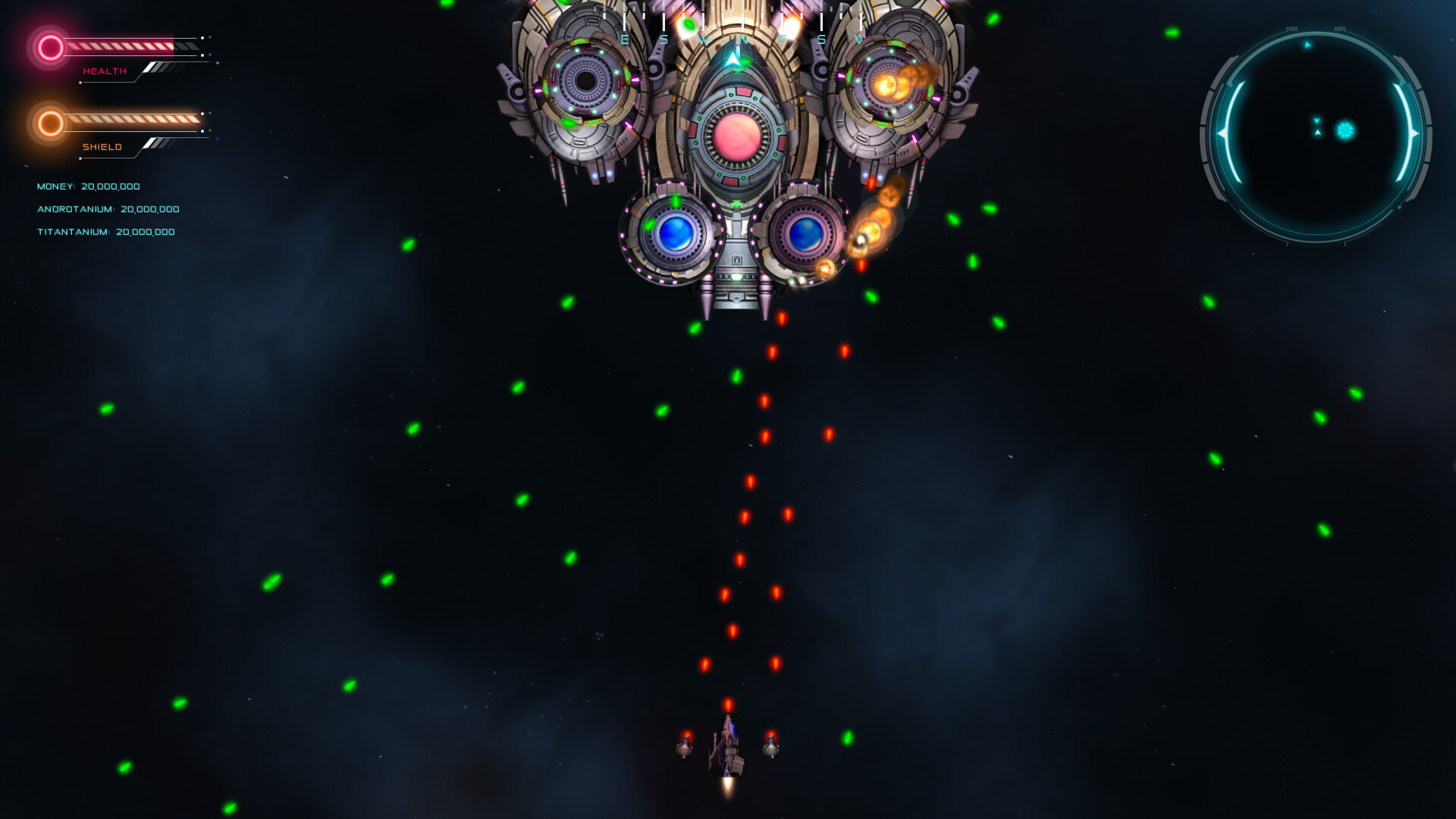Viewport: 1456px width, 819px height.
Task: Click the pink HEALTH orb icon
Action: point(49,49)
